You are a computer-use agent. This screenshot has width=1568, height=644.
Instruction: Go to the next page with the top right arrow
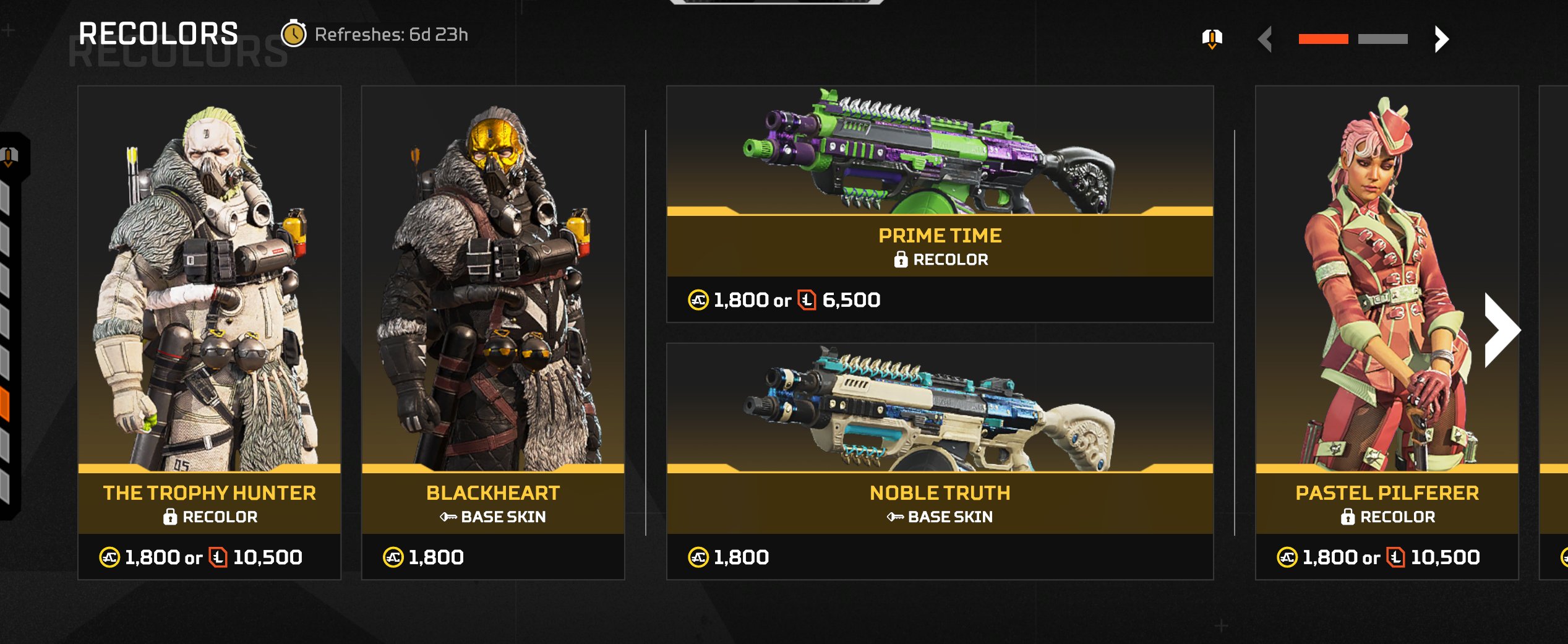point(1441,39)
